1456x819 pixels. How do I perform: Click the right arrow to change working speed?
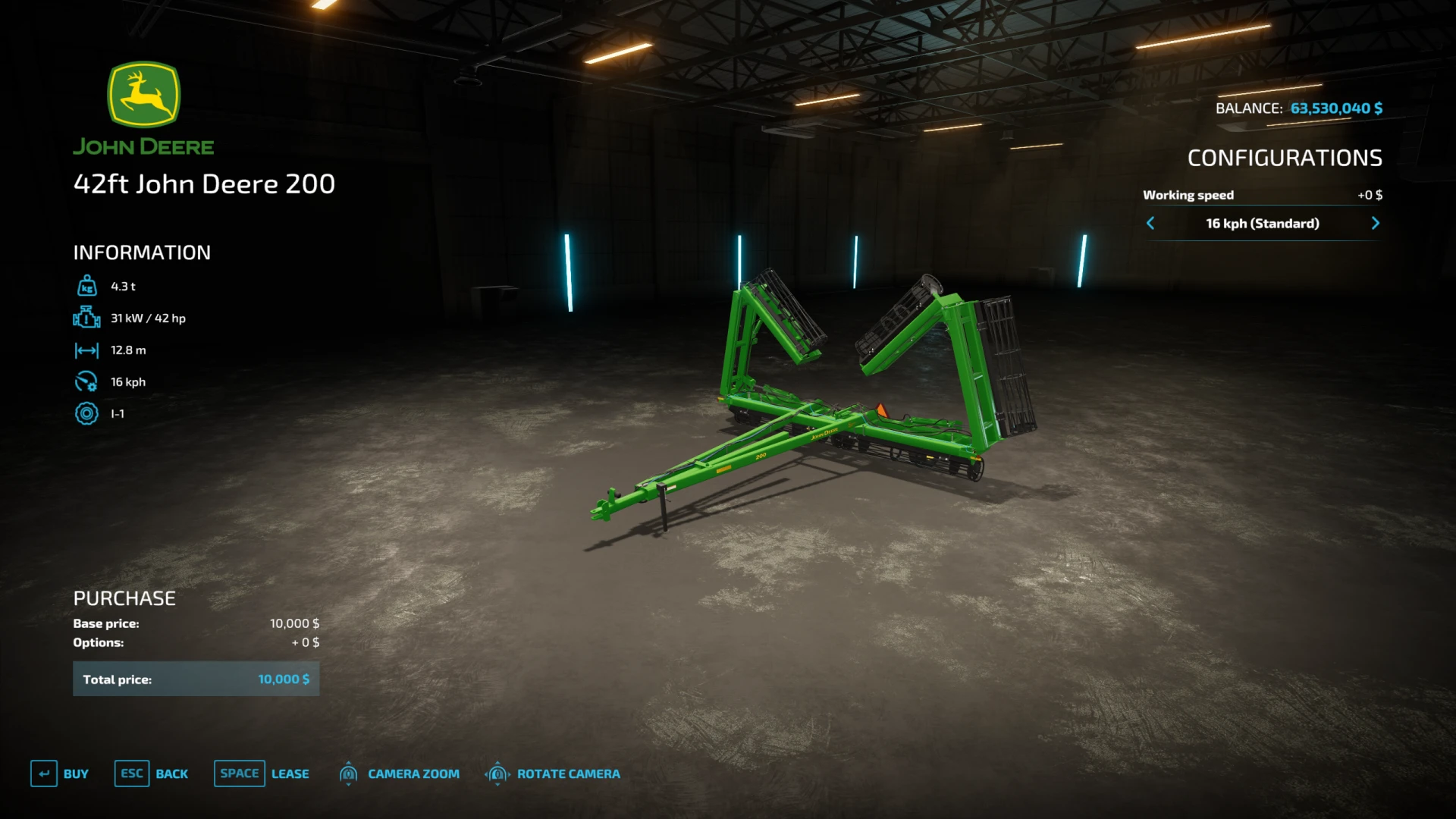click(1376, 223)
